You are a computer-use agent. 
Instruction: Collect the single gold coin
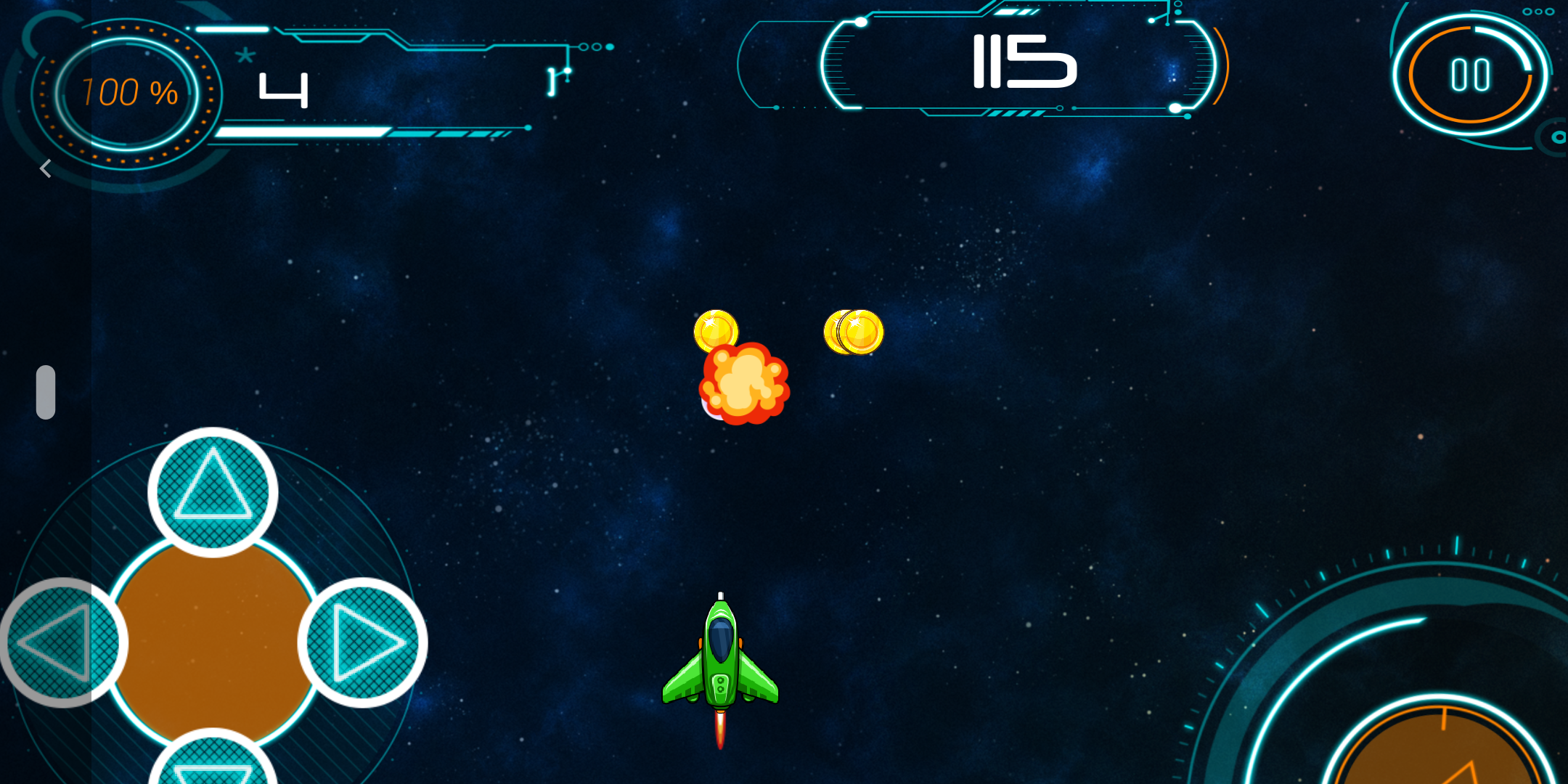(x=717, y=330)
